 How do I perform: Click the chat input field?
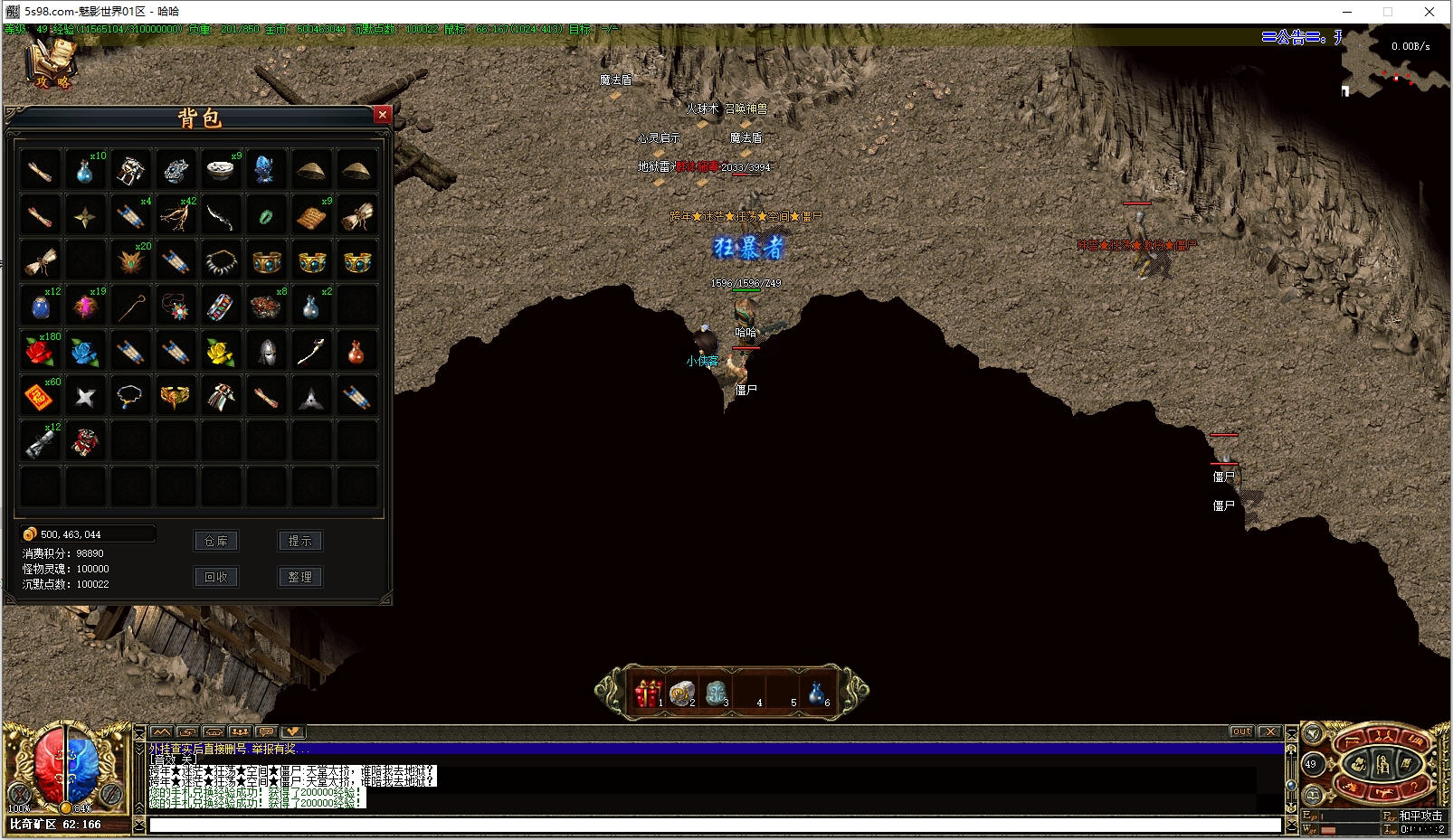click(x=715, y=825)
